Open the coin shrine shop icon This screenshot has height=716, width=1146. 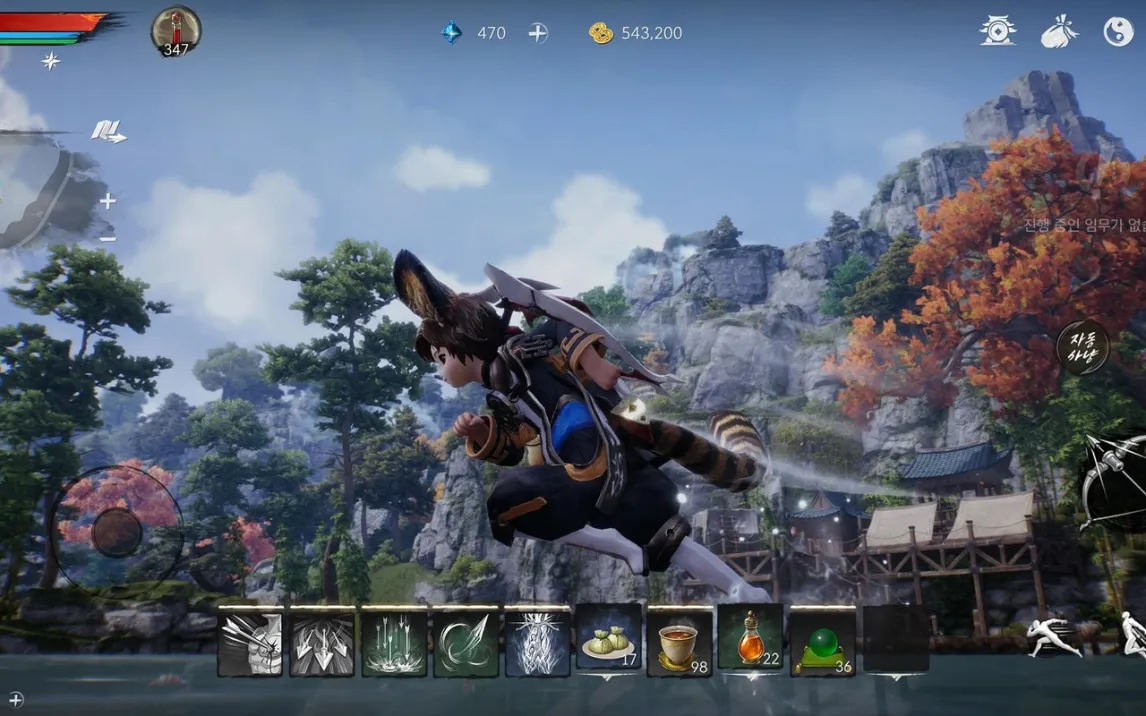point(997,32)
